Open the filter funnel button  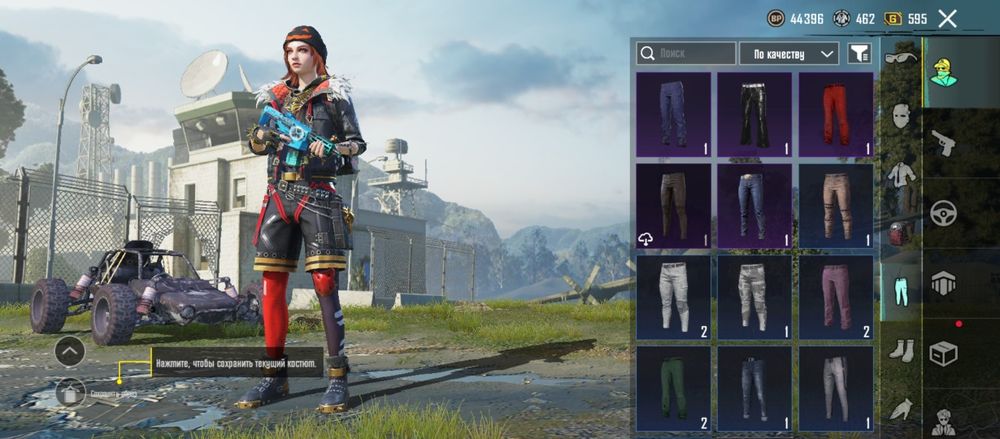pos(859,53)
